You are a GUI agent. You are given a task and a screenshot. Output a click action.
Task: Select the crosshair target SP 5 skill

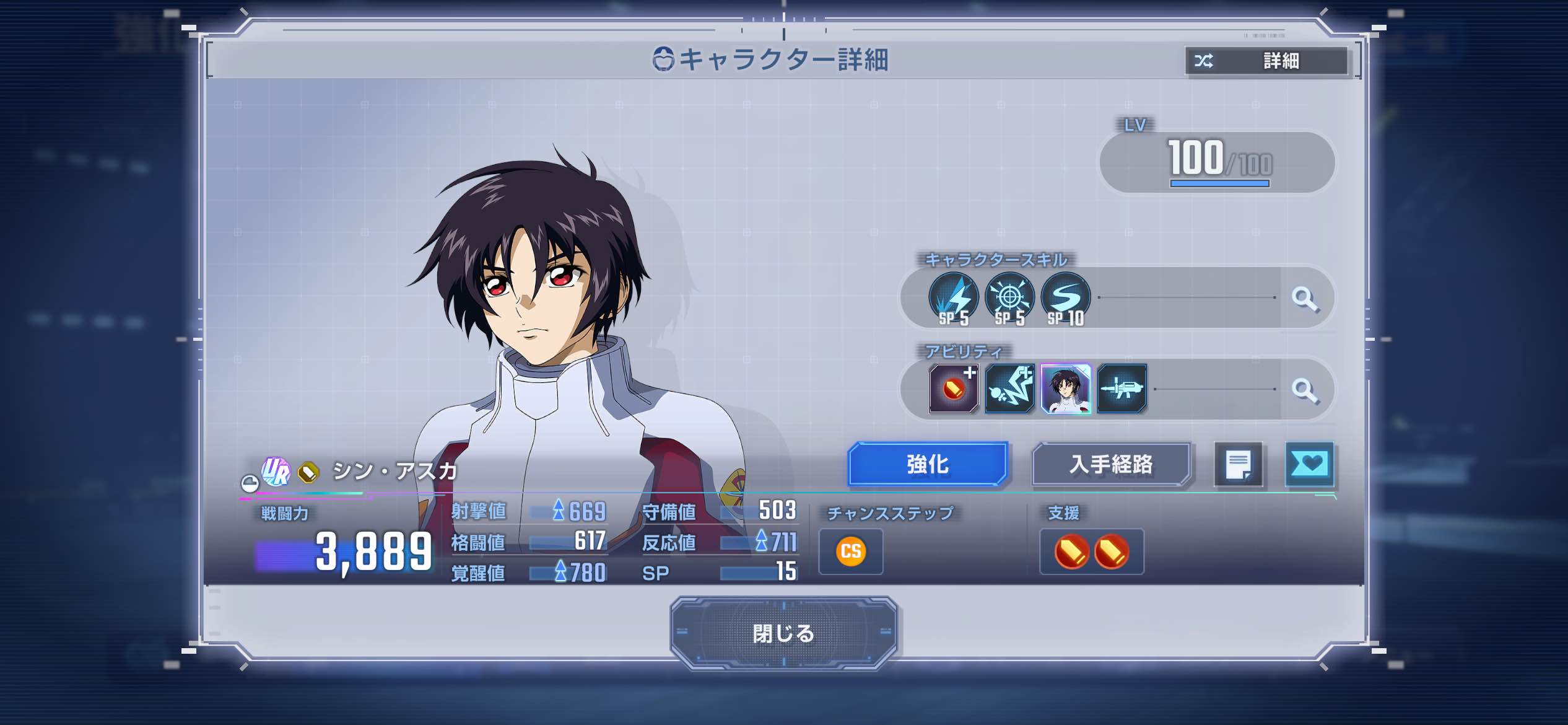(1009, 298)
